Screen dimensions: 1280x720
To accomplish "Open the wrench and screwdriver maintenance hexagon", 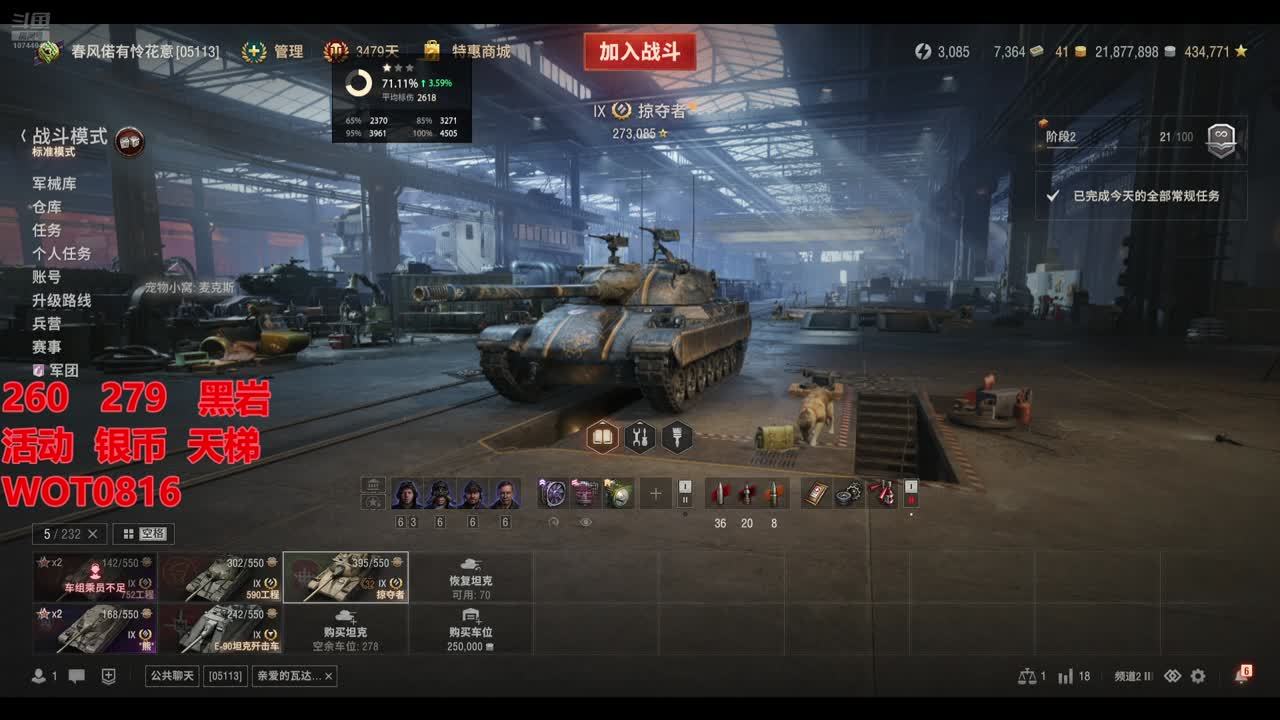I will (640, 437).
